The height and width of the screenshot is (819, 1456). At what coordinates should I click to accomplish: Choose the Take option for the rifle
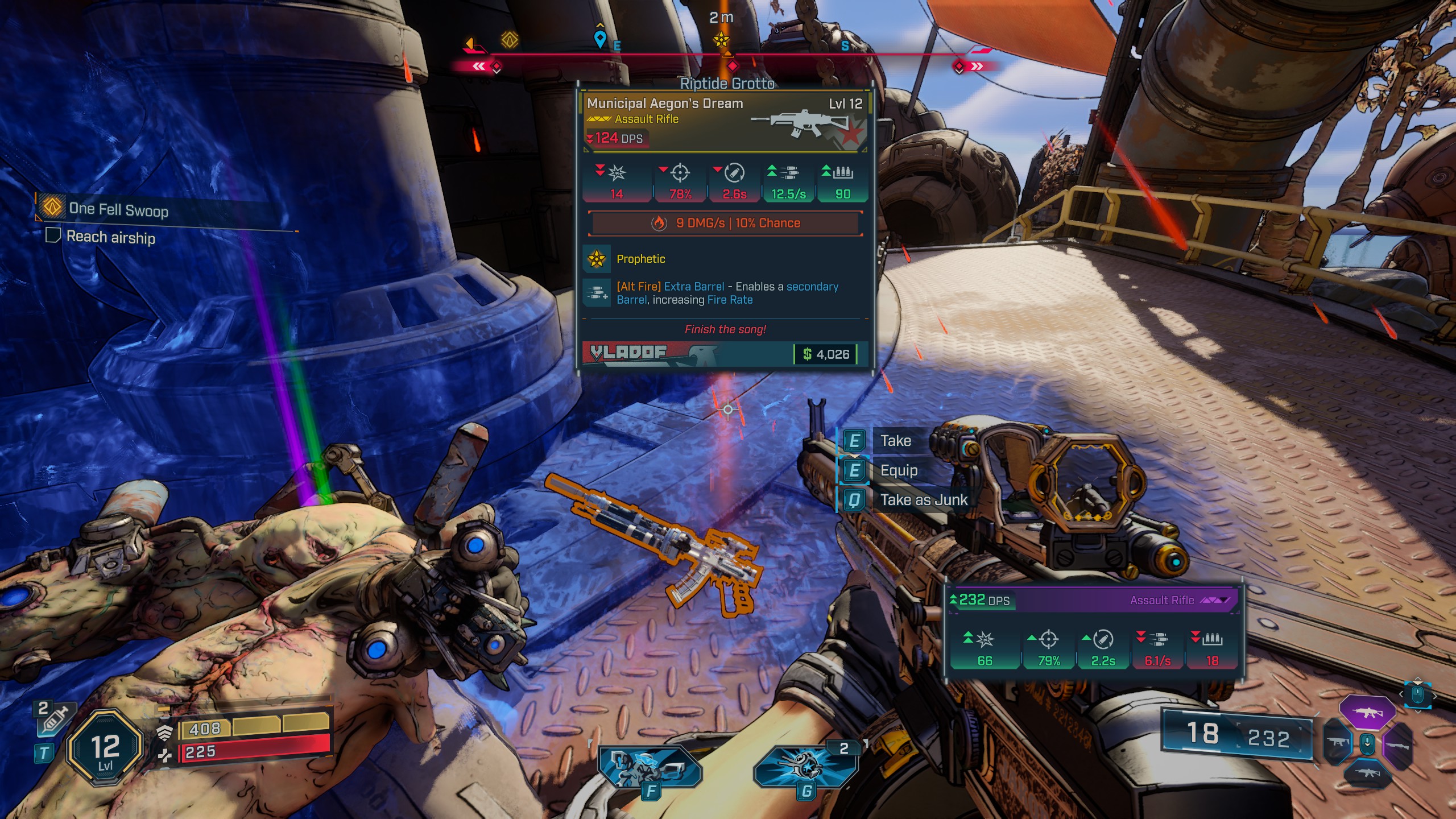coord(895,441)
